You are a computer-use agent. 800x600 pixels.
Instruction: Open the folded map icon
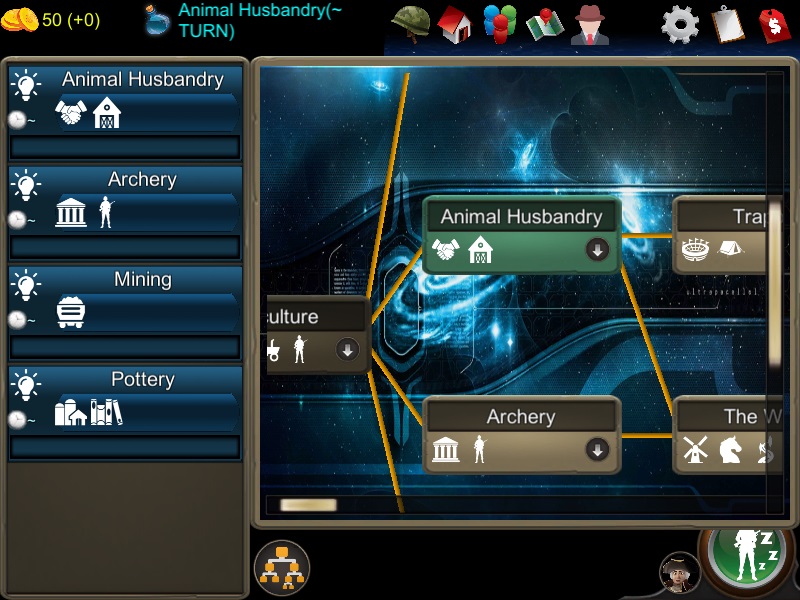point(545,23)
